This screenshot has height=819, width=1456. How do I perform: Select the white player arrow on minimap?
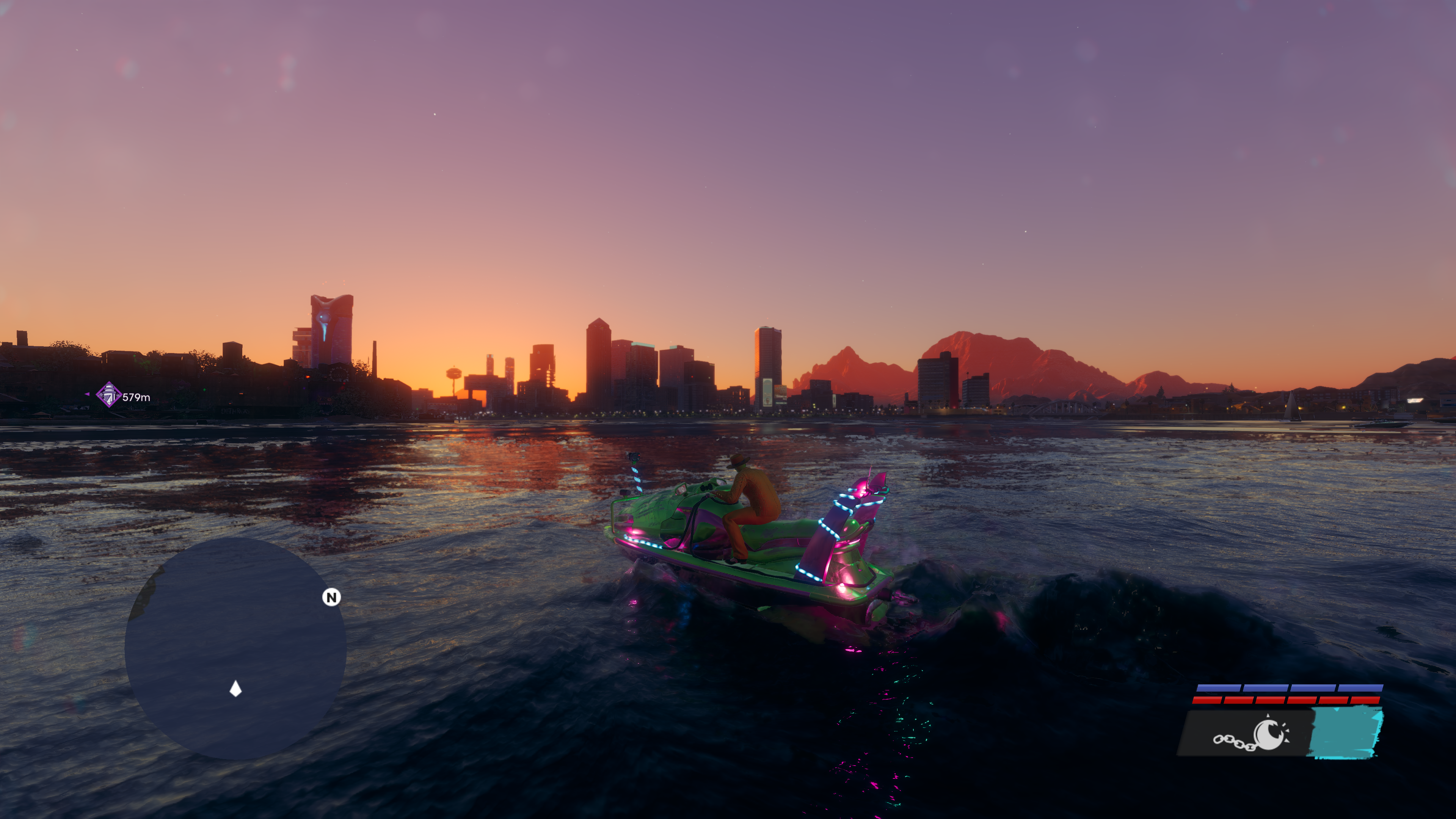click(236, 689)
